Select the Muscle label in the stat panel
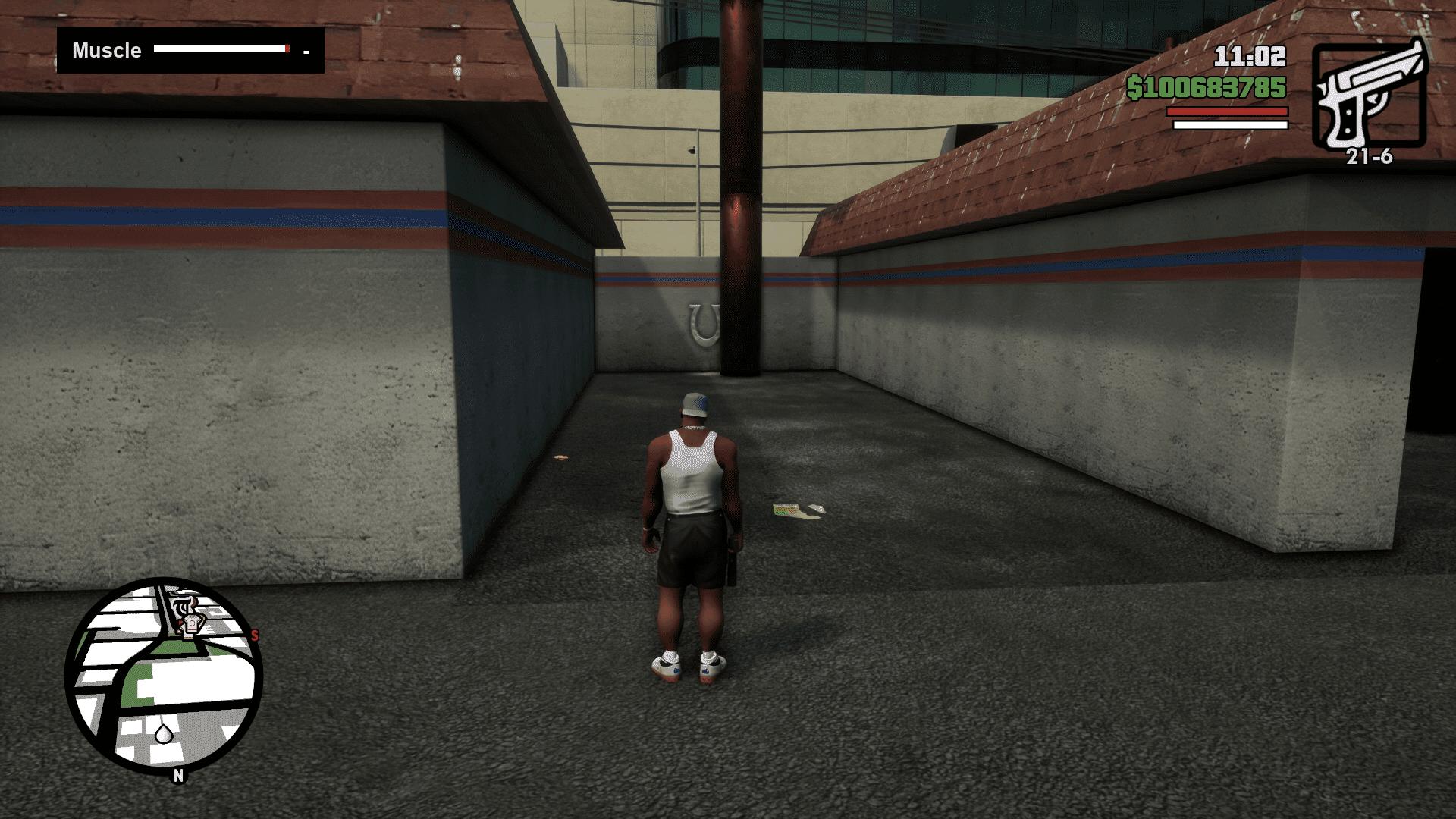Viewport: 1456px width, 819px height. (x=105, y=51)
